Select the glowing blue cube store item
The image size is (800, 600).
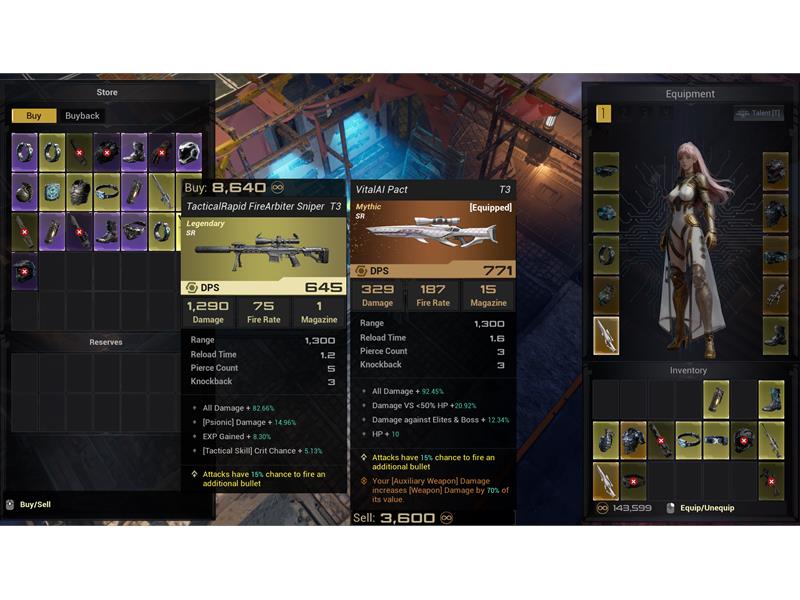(52, 192)
